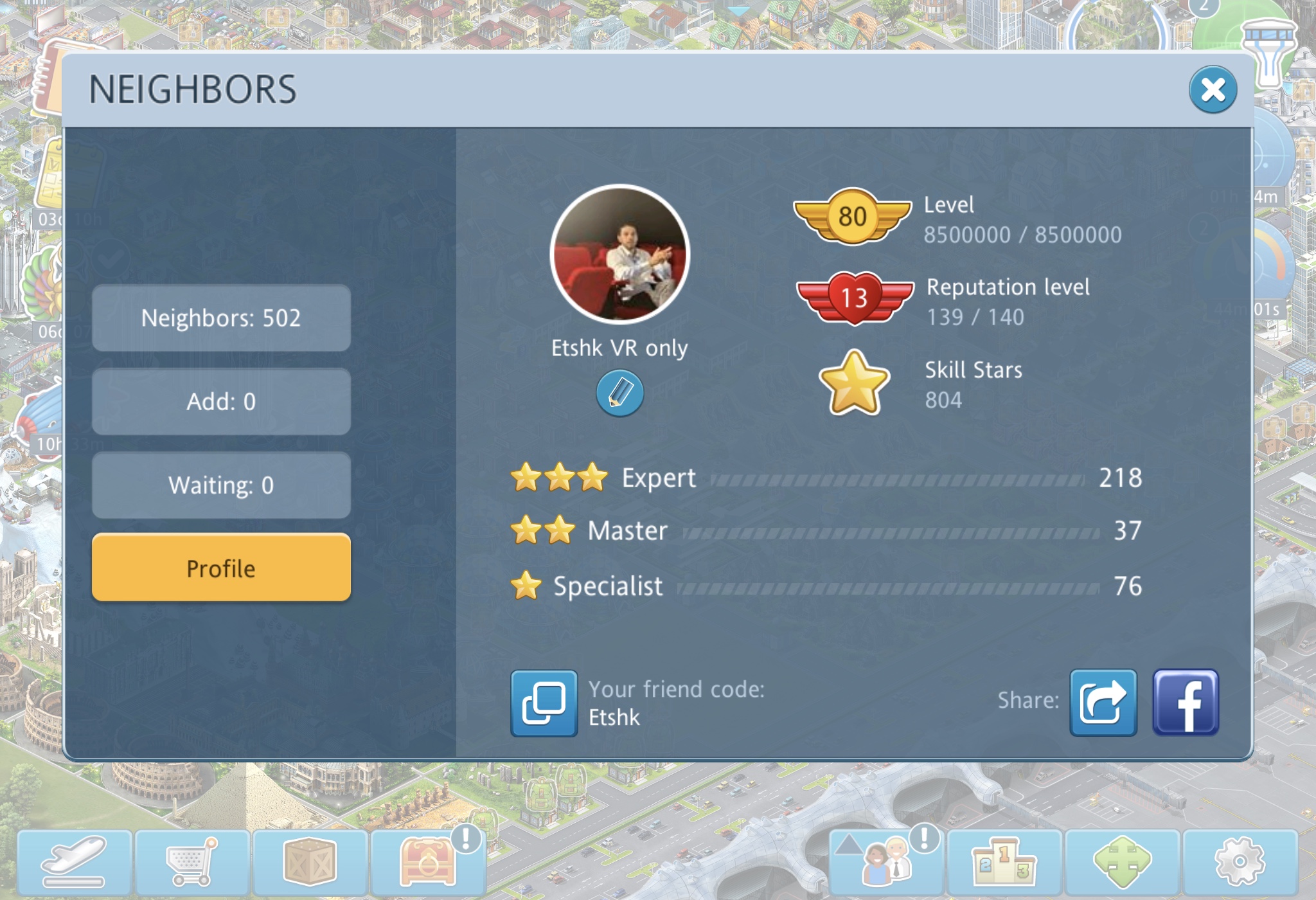Show the Waiting: 0 requests
The width and height of the screenshot is (1316, 900).
point(221,485)
